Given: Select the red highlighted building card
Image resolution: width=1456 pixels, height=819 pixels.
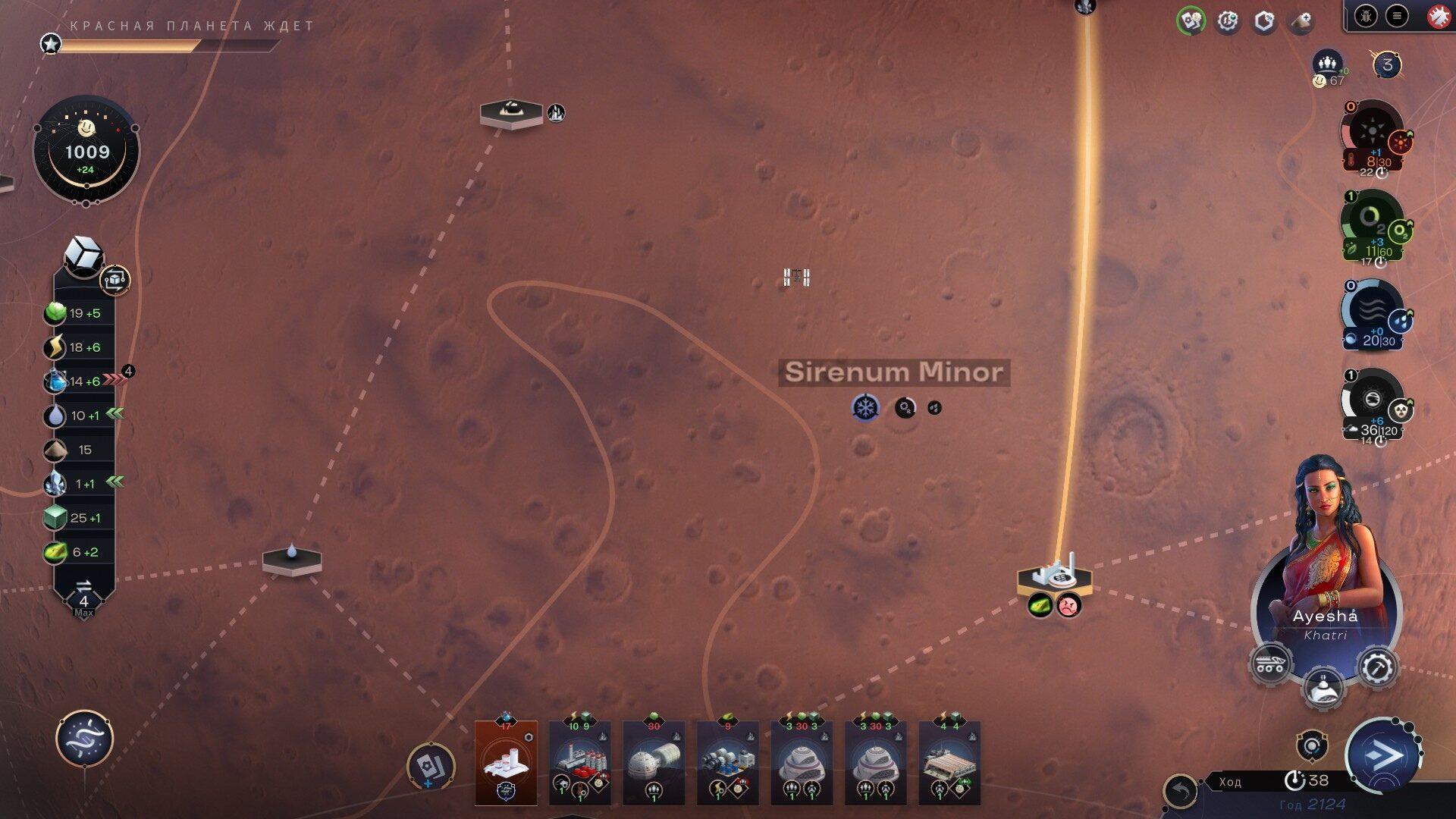Looking at the screenshot, I should point(506,762).
